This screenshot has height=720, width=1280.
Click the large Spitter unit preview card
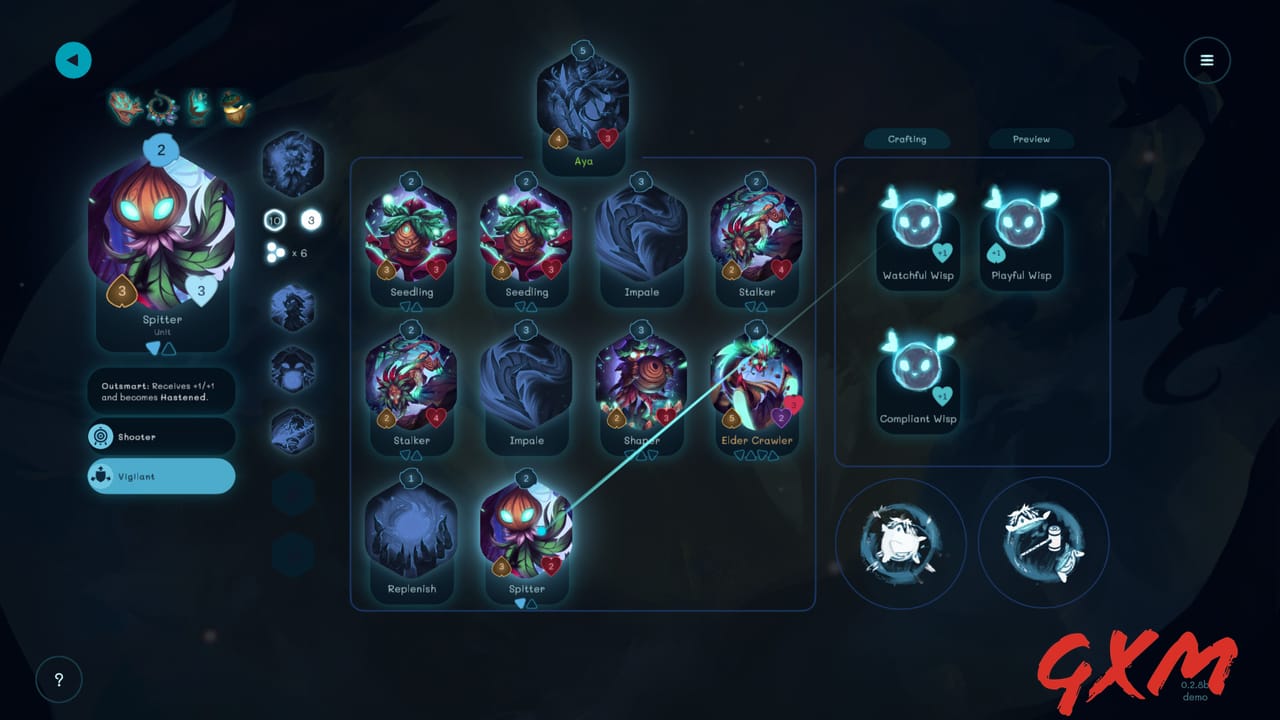tap(162, 245)
